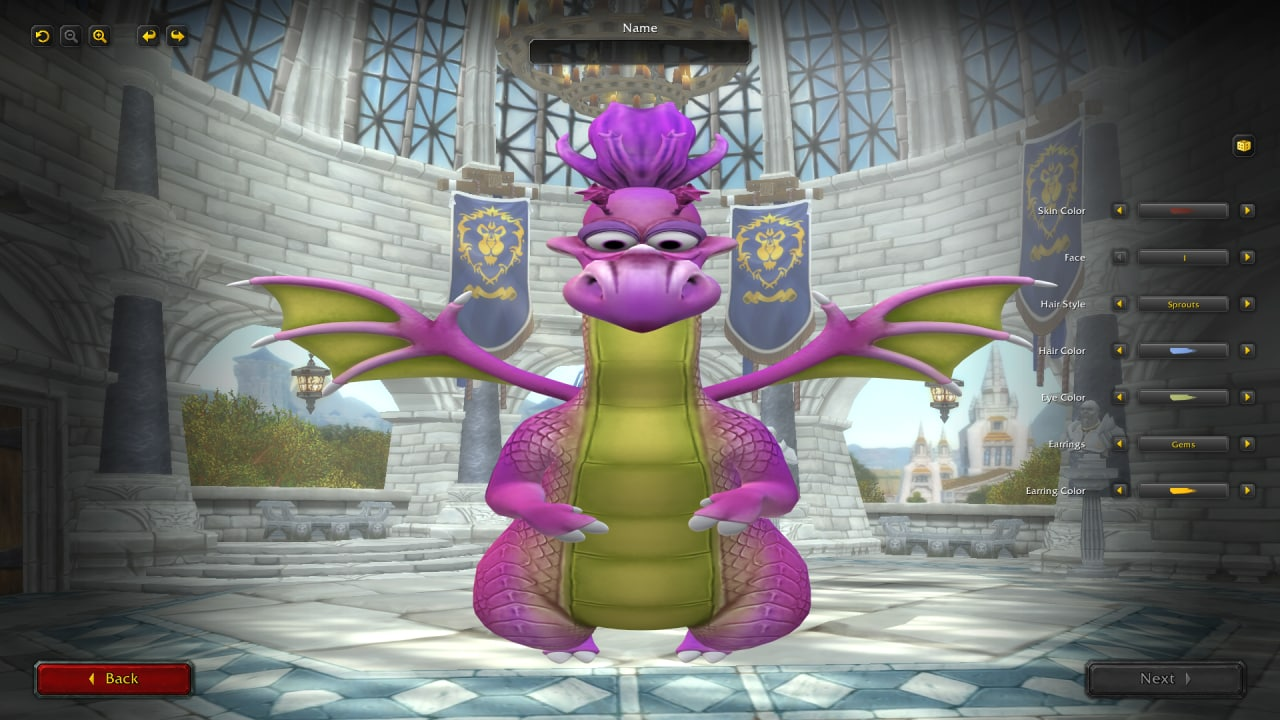
Task: Step back Face with the left arrow
Action: click(1119, 257)
